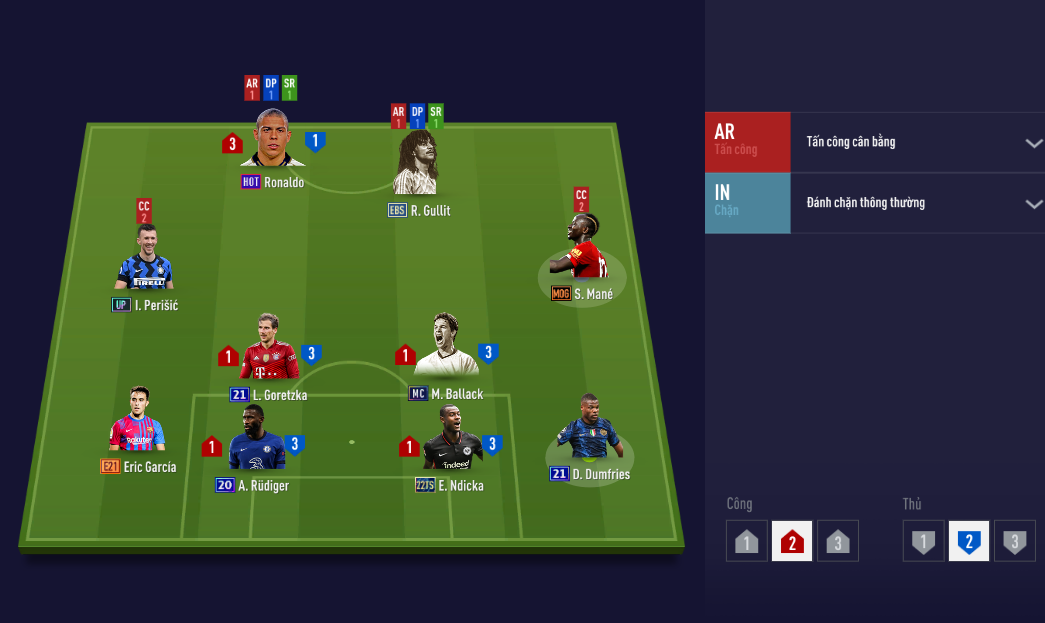Set Công attack level to 1
This screenshot has width=1045, height=623.
coord(747,542)
